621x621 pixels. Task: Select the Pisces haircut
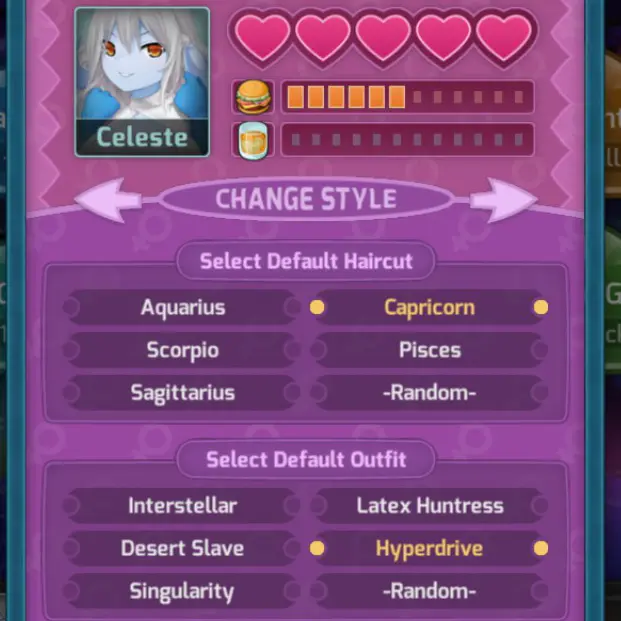pos(429,350)
